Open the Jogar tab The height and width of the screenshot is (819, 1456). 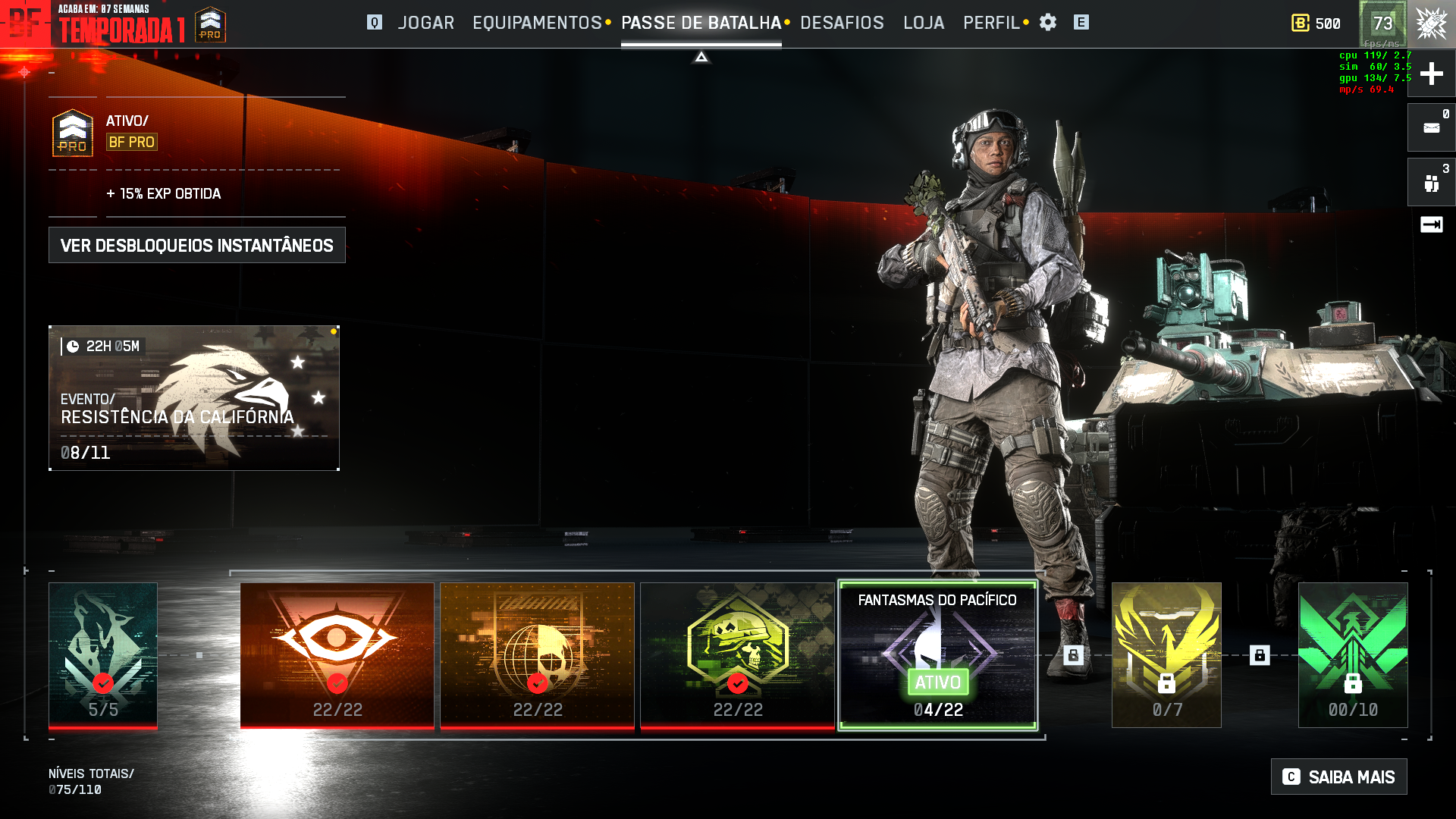[425, 23]
